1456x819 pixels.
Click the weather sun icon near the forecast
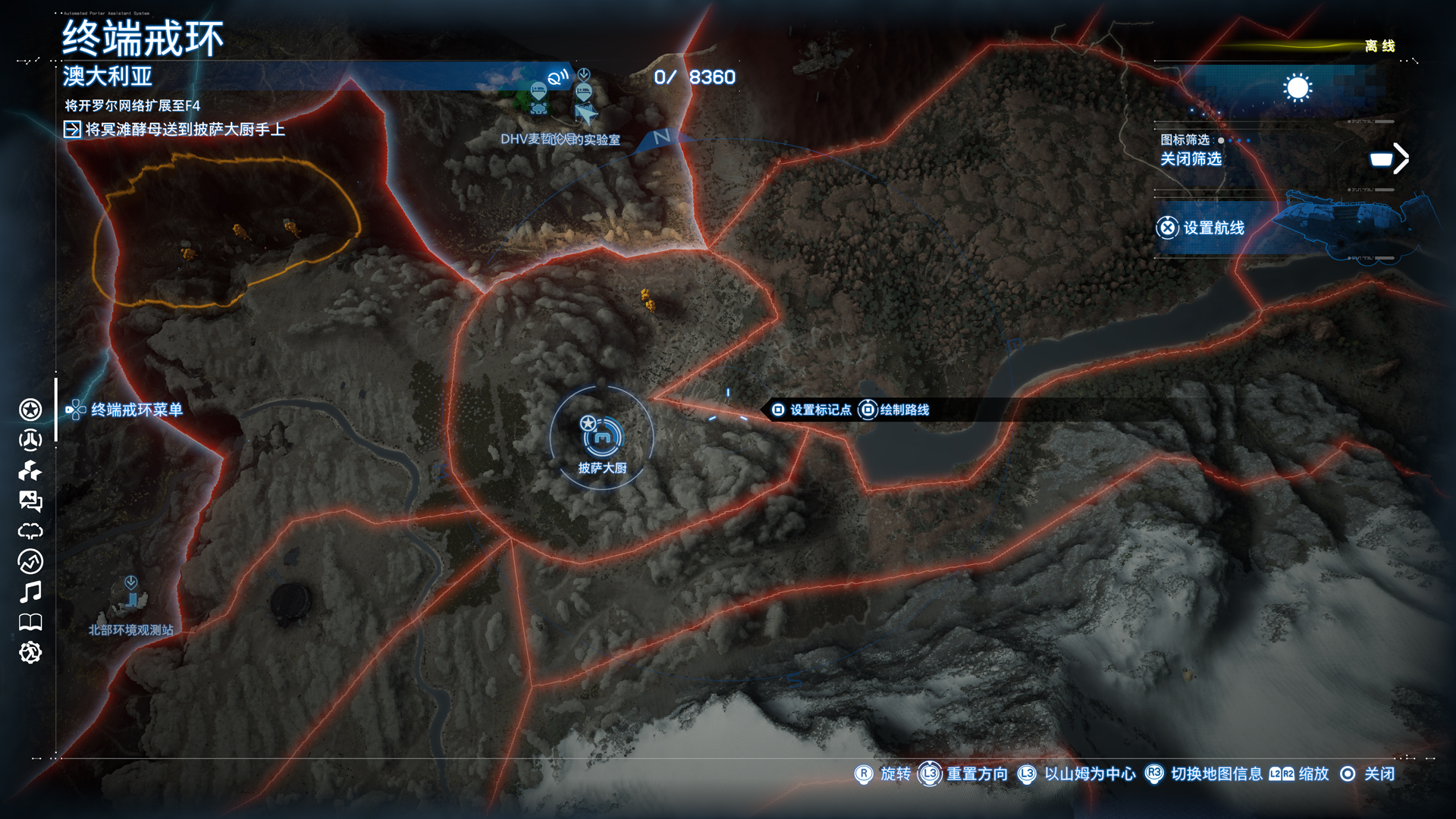(x=1298, y=89)
